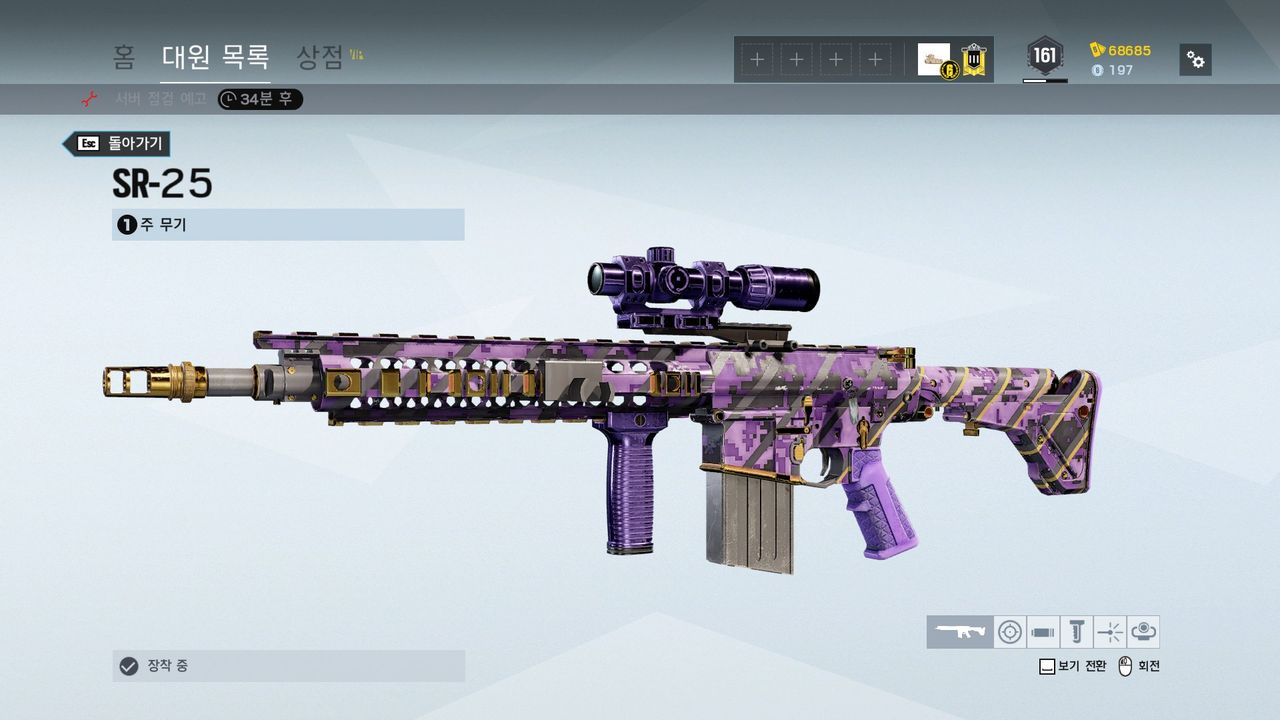Click the yellow rank emblem badge
The width and height of the screenshot is (1280, 720).
[x=974, y=60]
